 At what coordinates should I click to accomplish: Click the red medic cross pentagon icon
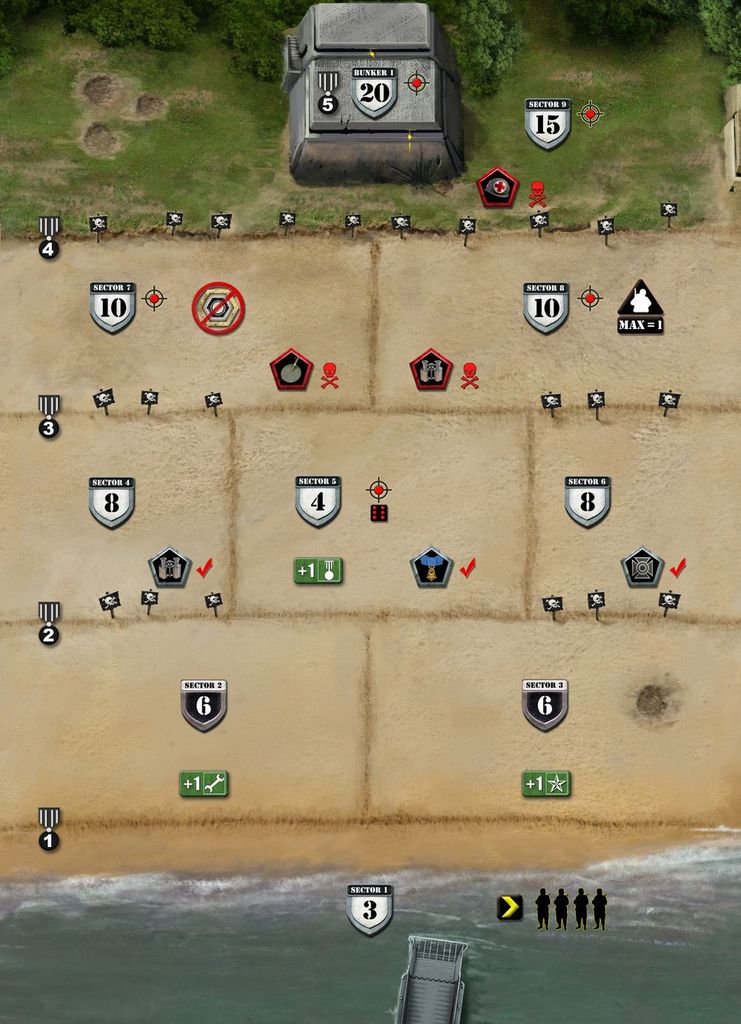coord(497,187)
